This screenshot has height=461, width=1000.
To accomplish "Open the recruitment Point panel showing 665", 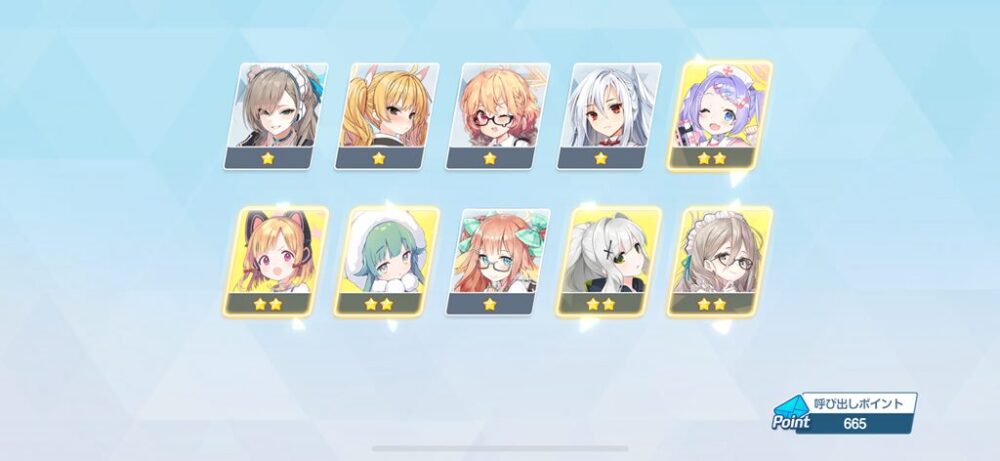I will 843,413.
